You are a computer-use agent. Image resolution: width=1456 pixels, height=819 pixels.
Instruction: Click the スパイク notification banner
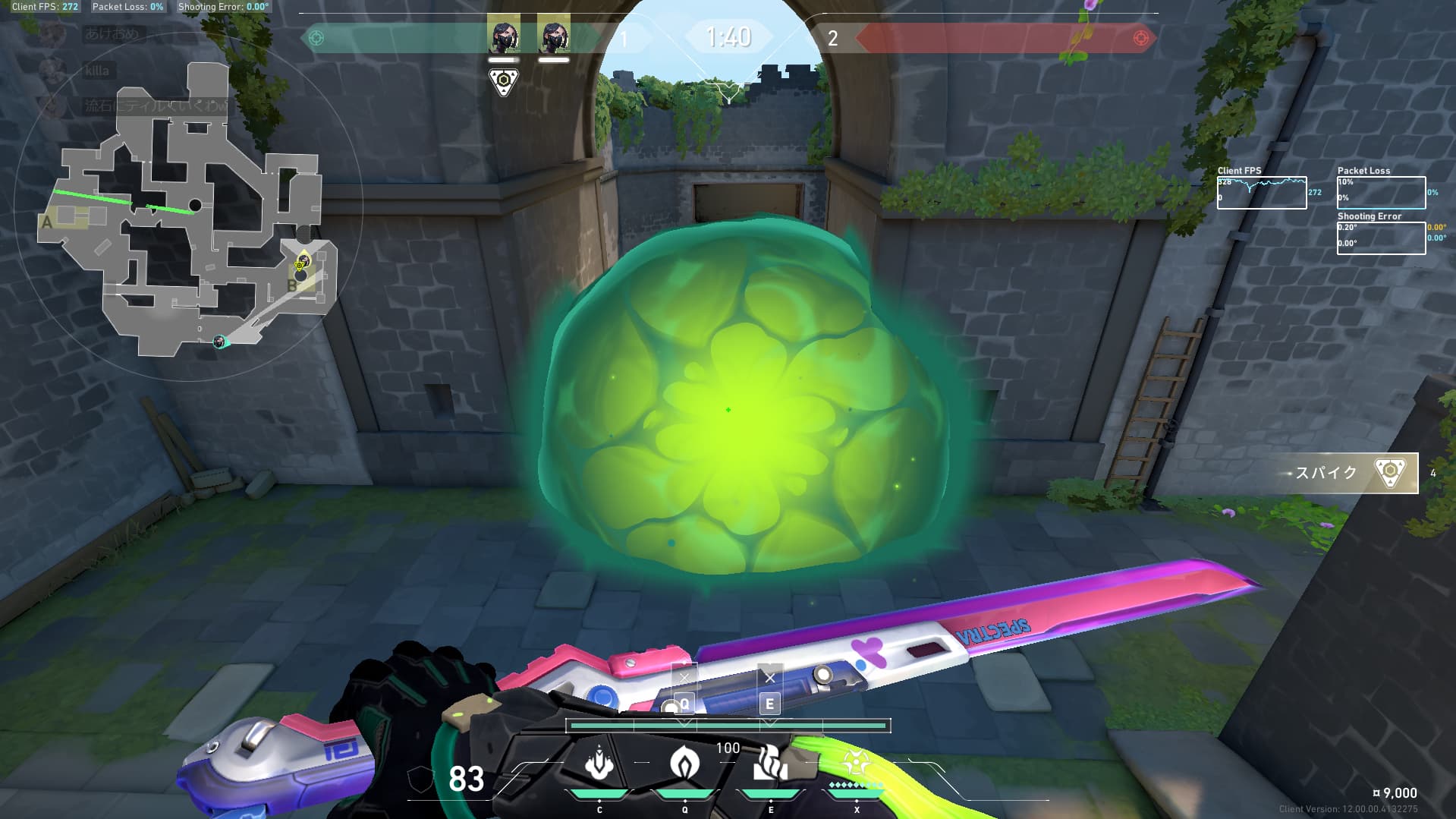(1347, 472)
